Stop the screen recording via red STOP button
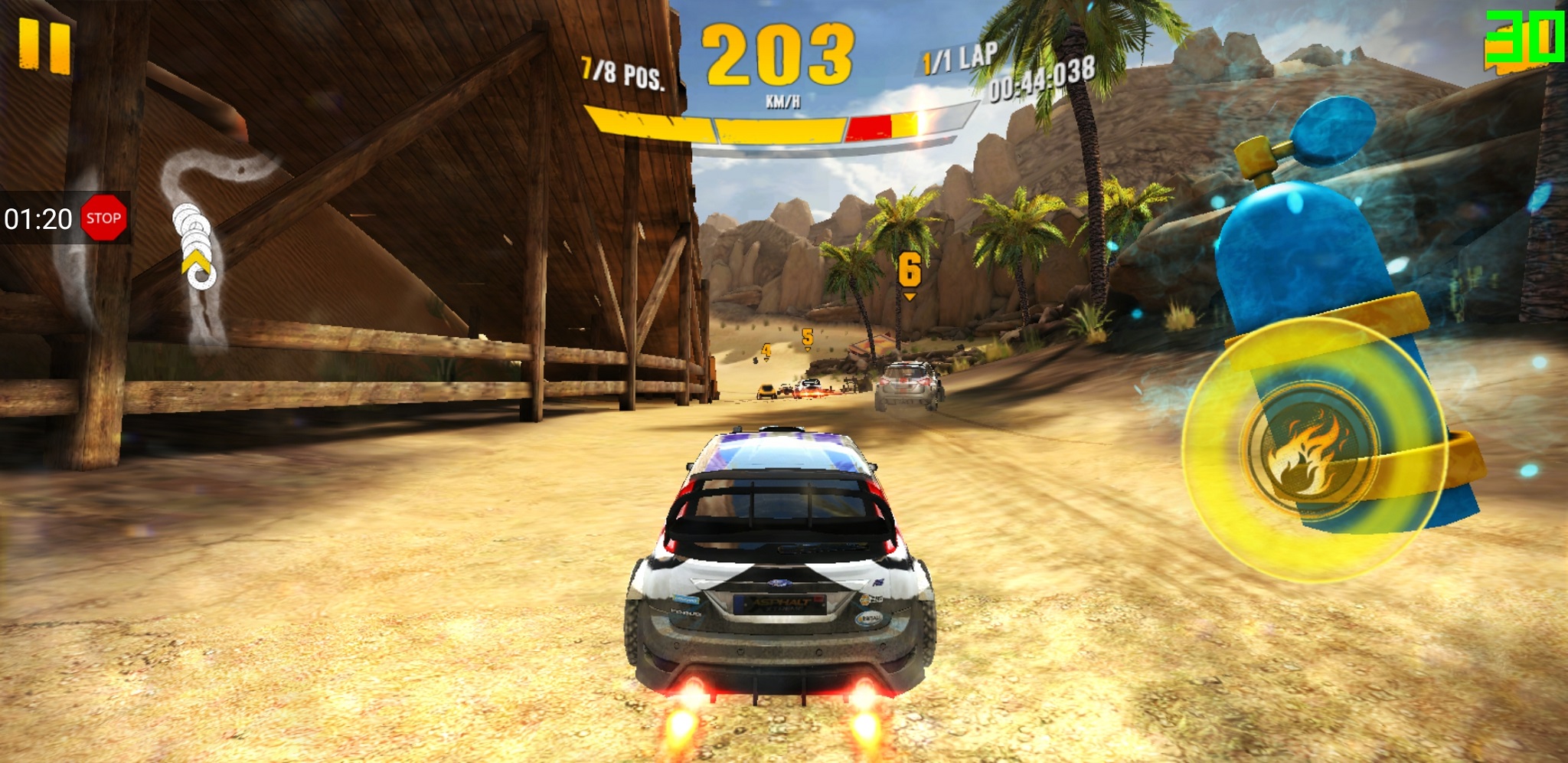This screenshot has height=763, width=1568. point(103,218)
